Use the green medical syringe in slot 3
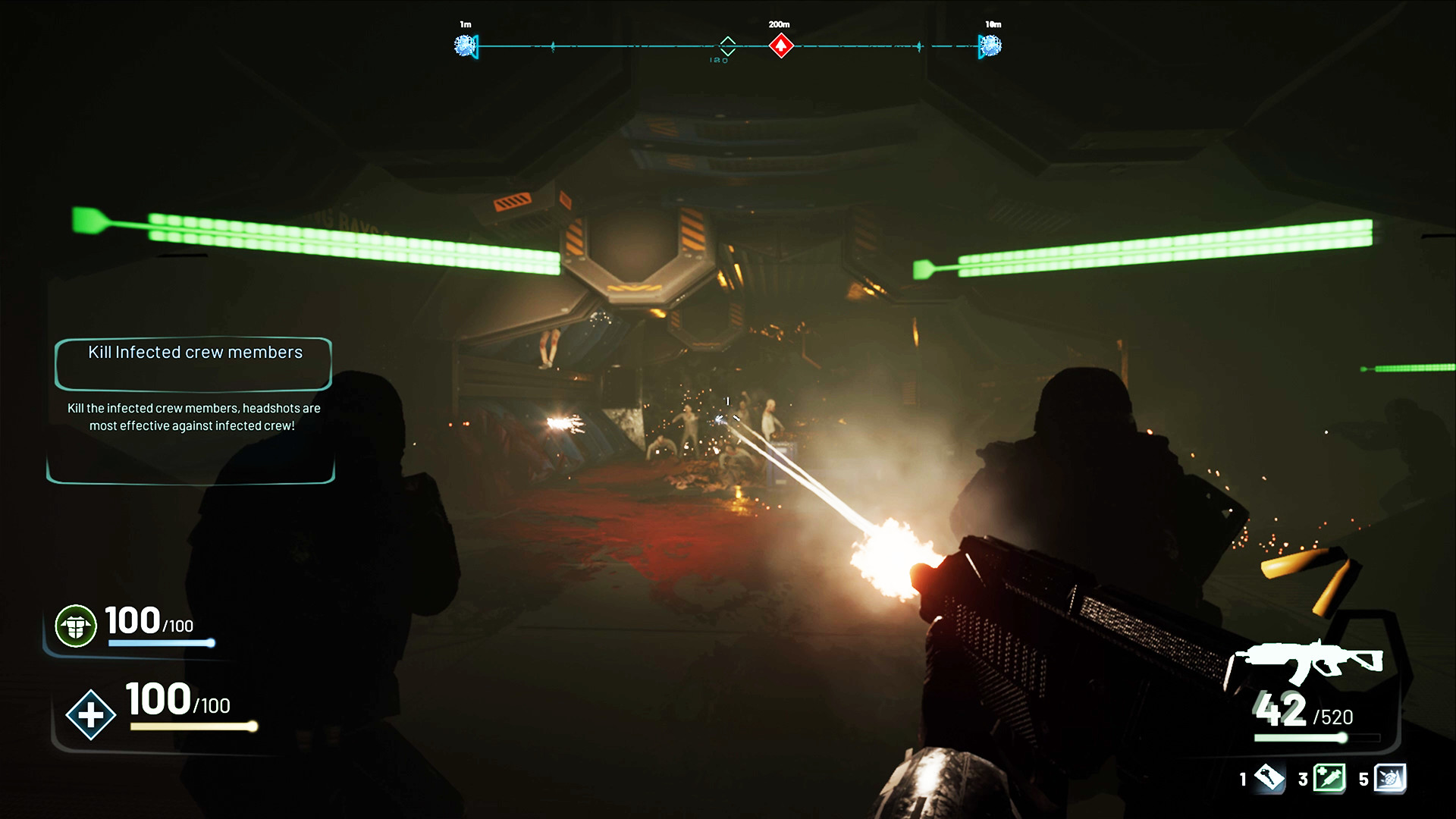This screenshot has width=1456, height=819. pos(1329,778)
